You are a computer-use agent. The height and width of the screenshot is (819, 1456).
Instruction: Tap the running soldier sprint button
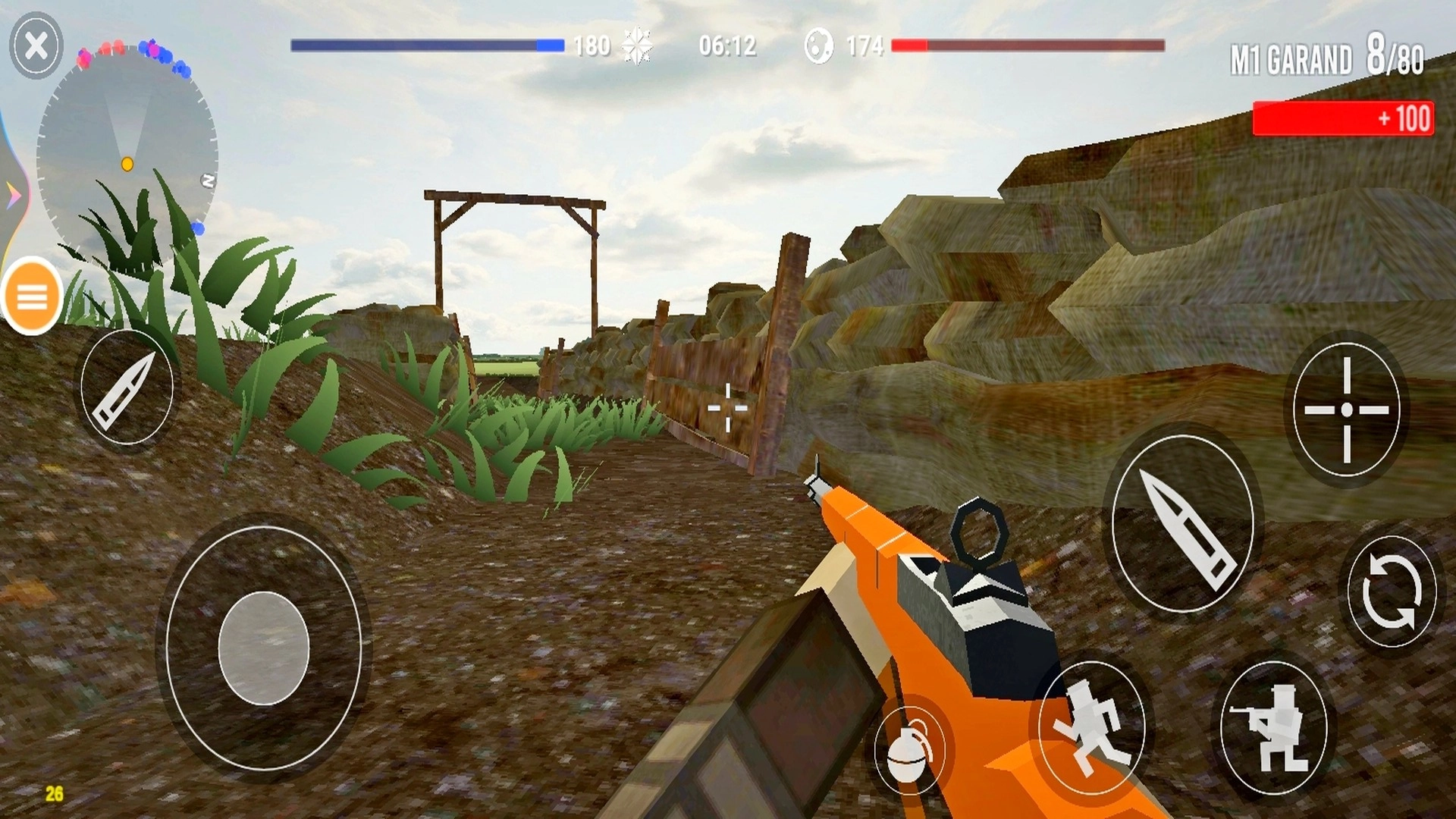(x=1091, y=726)
